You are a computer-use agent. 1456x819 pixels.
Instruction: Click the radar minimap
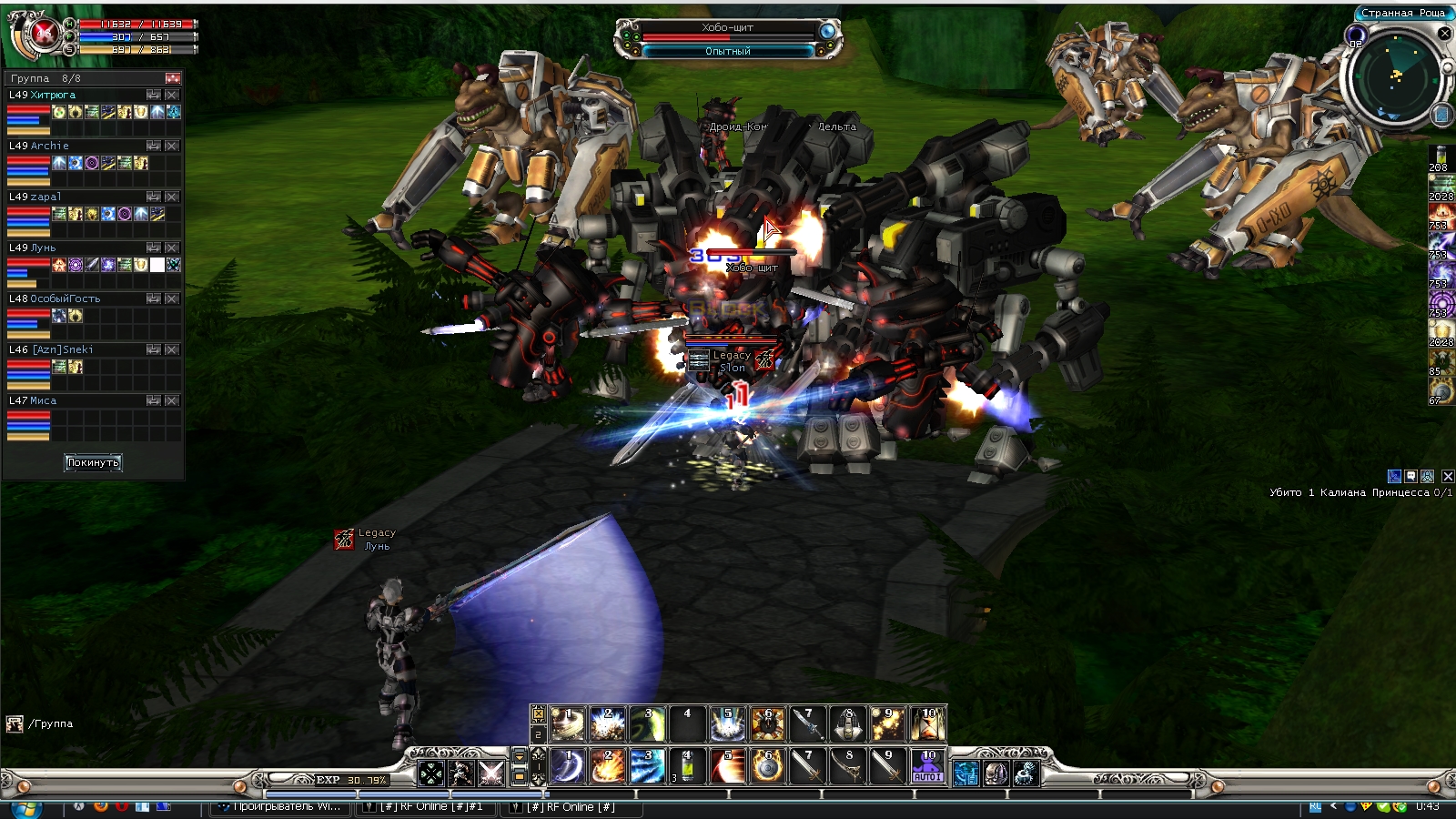(x=1396, y=77)
